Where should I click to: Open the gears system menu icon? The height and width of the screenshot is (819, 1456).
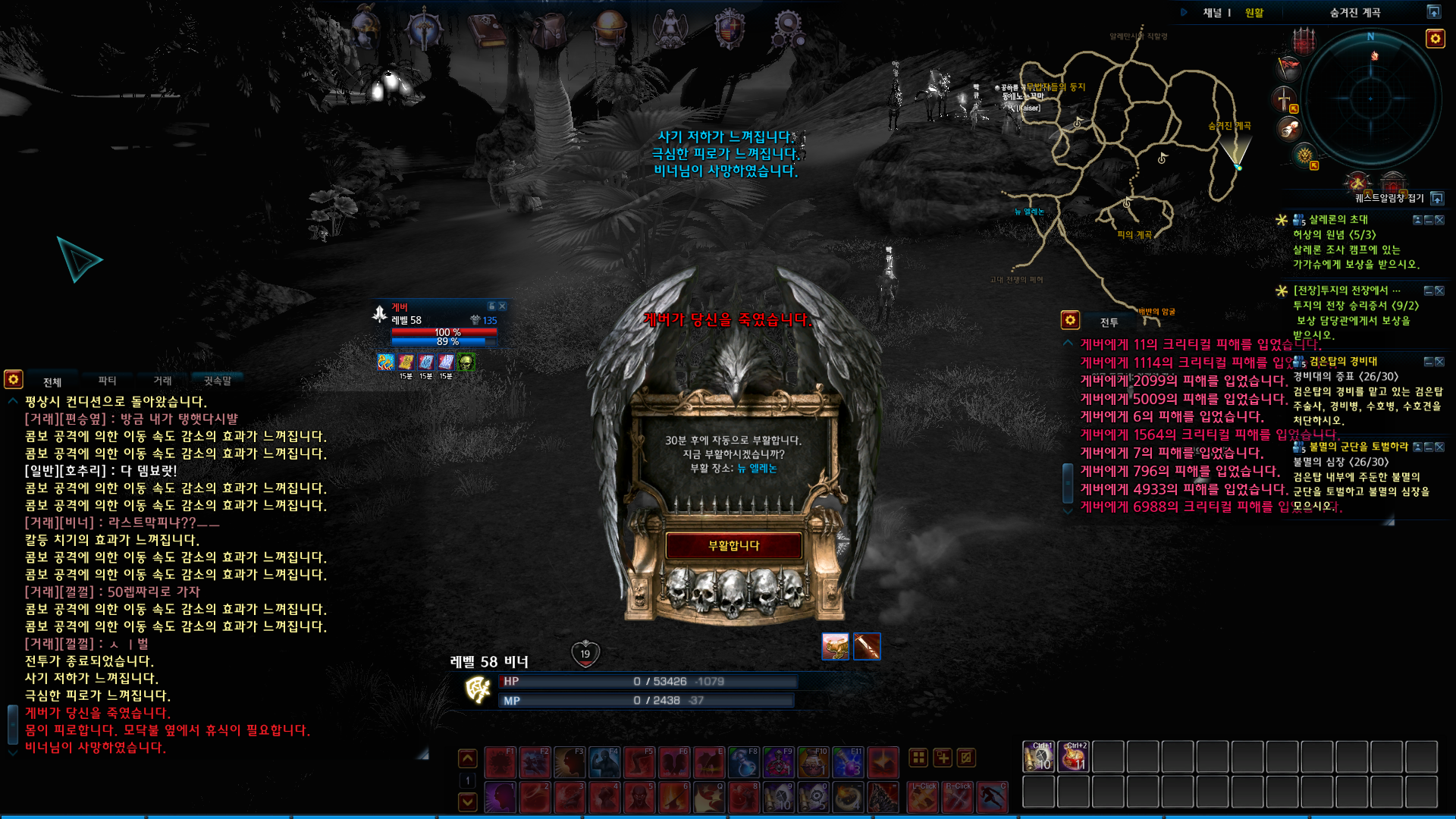pos(789,29)
